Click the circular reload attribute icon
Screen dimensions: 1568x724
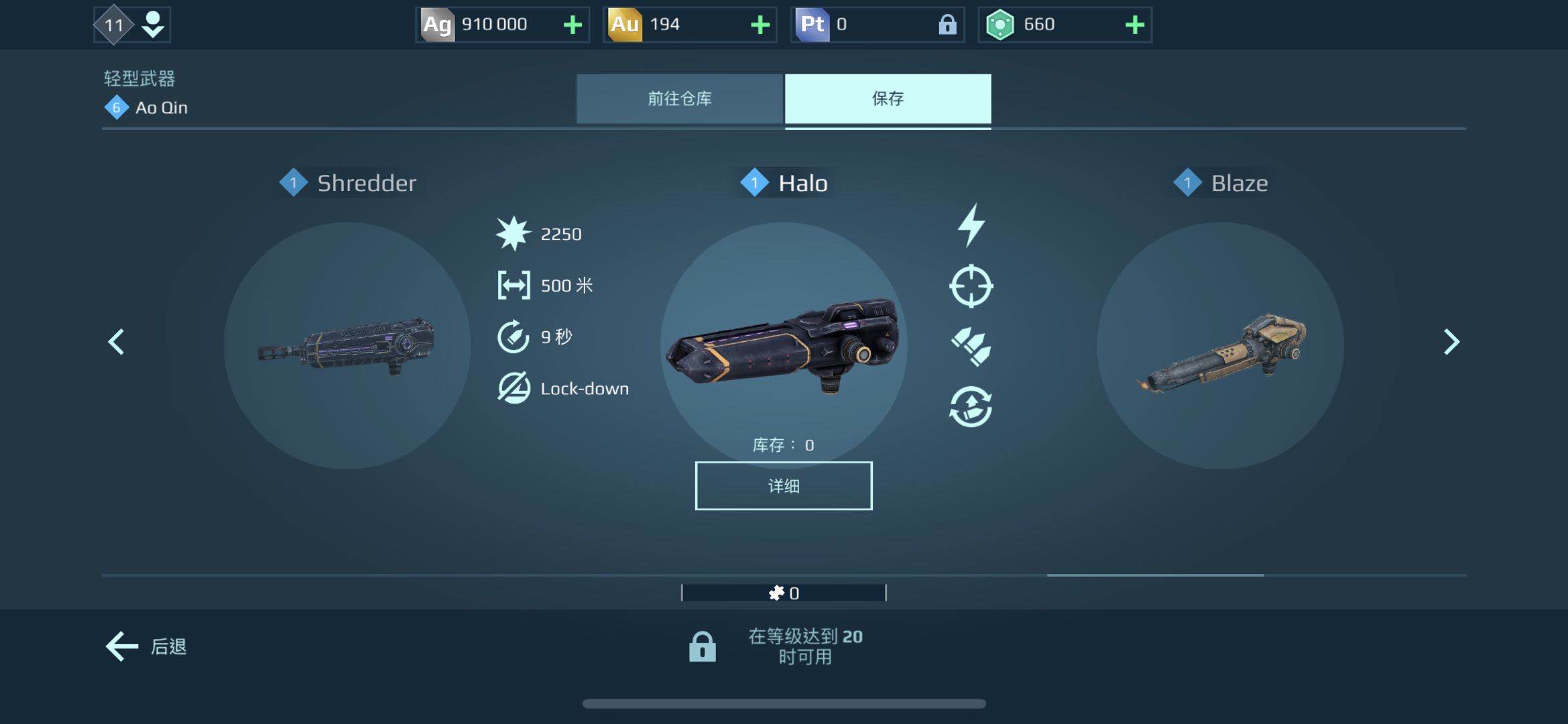(x=971, y=406)
